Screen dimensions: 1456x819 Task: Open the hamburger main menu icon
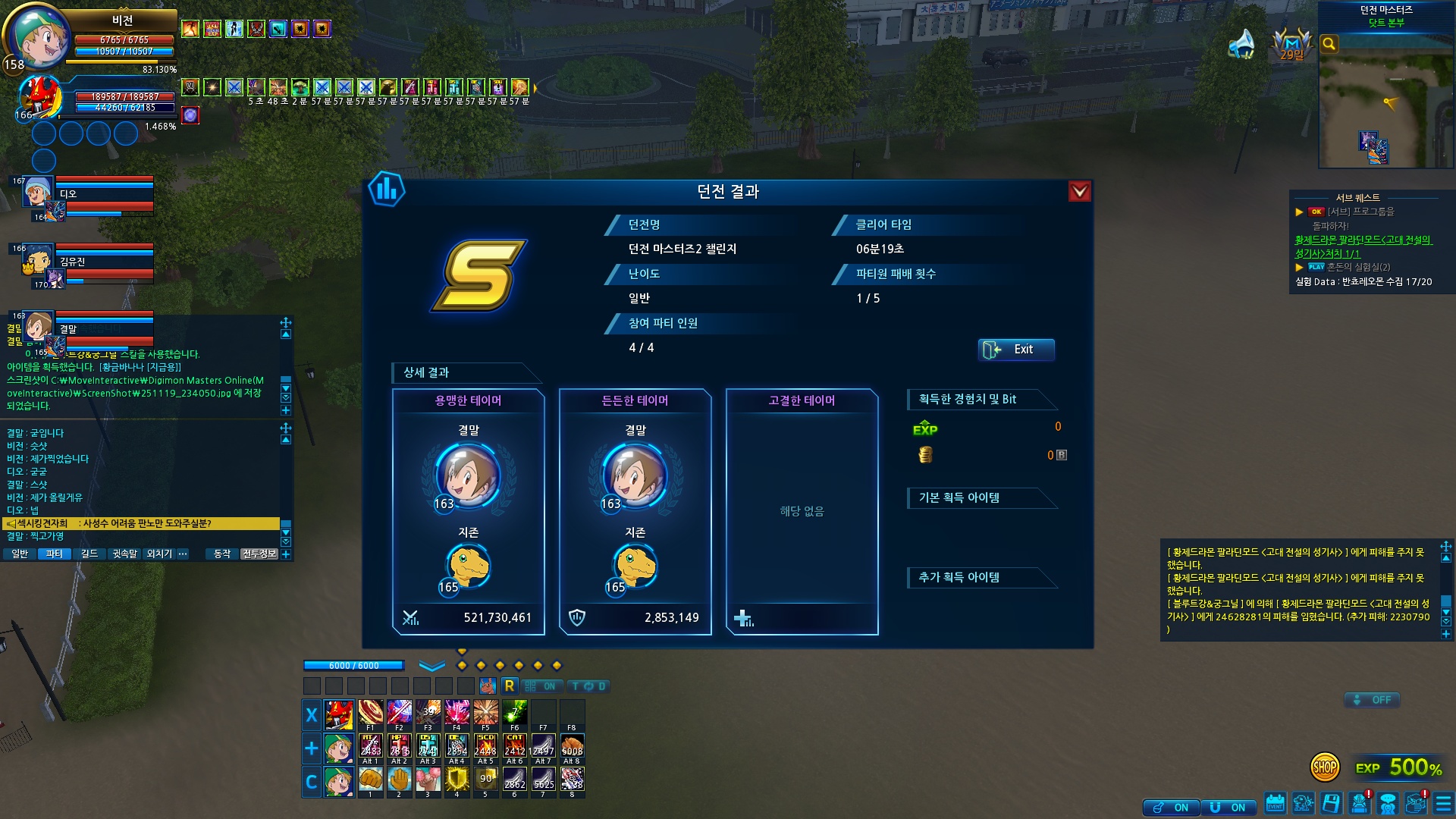(1443, 803)
